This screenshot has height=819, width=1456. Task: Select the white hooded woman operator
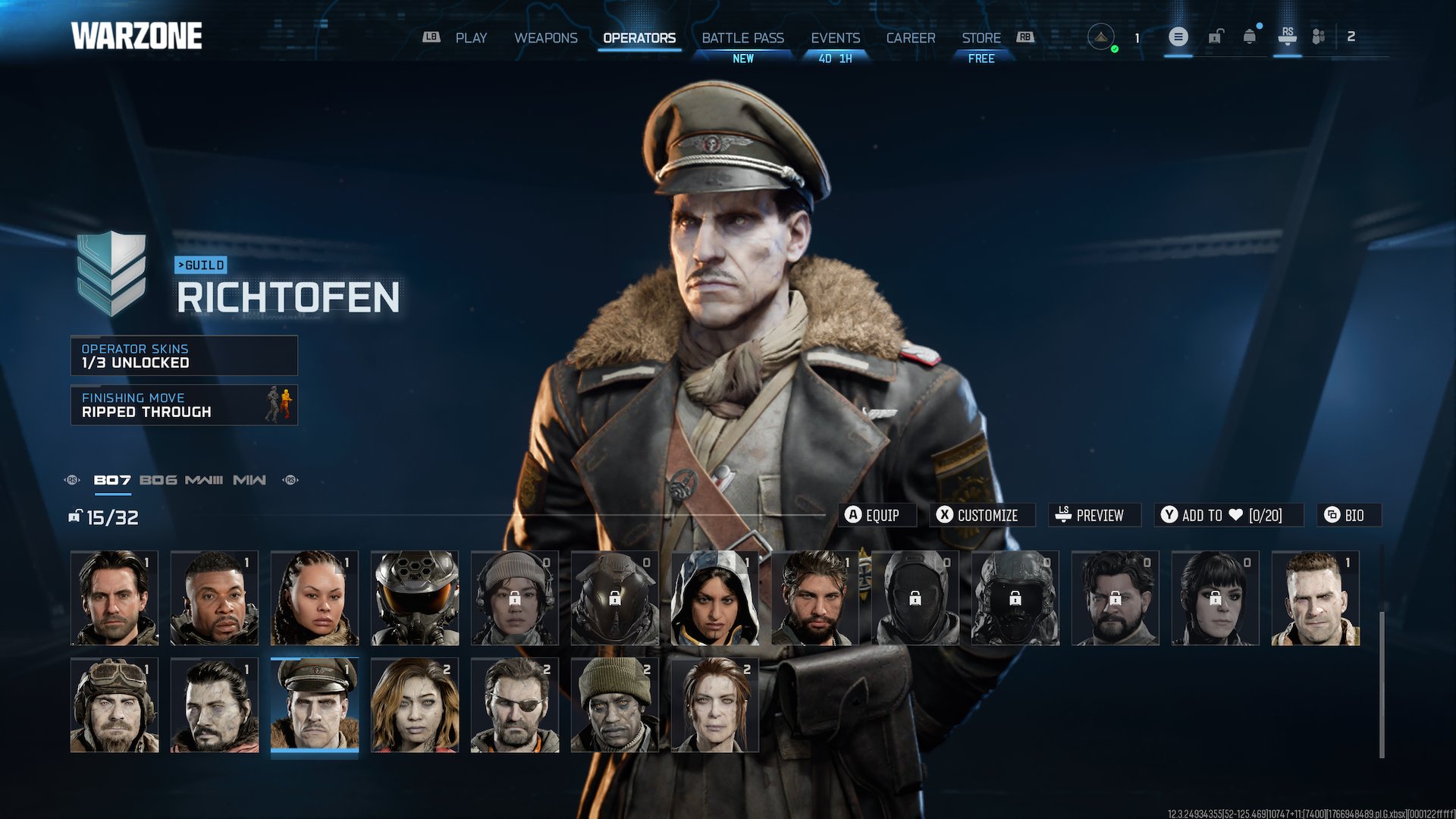point(715,598)
